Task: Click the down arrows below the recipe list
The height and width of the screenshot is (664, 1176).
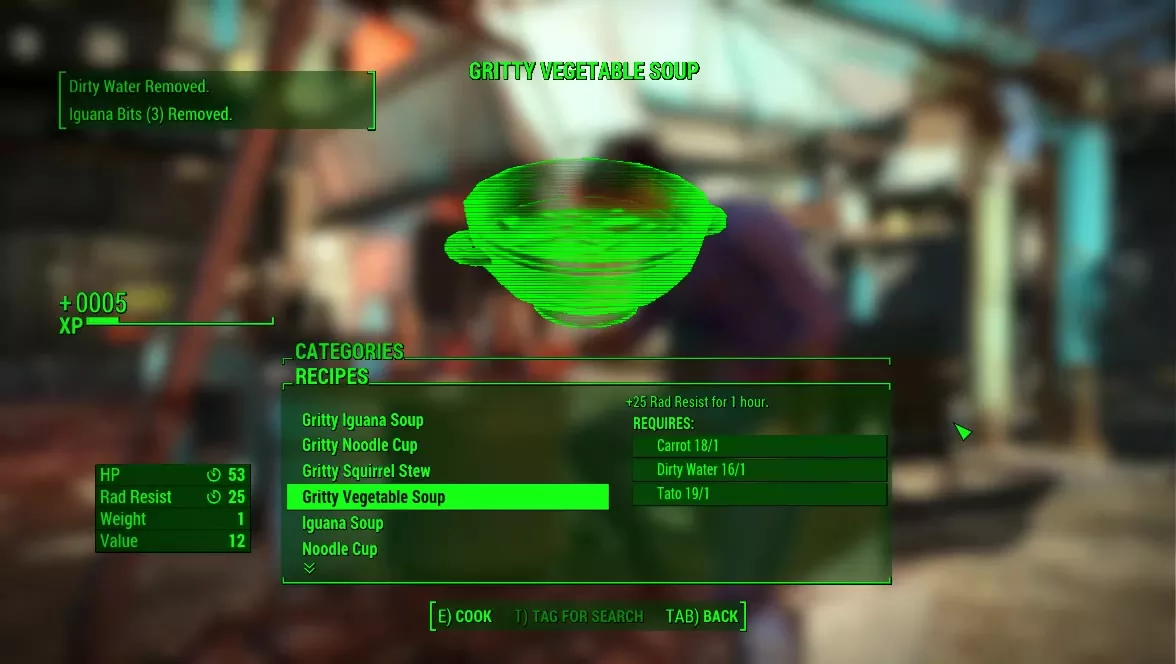Action: (x=310, y=568)
